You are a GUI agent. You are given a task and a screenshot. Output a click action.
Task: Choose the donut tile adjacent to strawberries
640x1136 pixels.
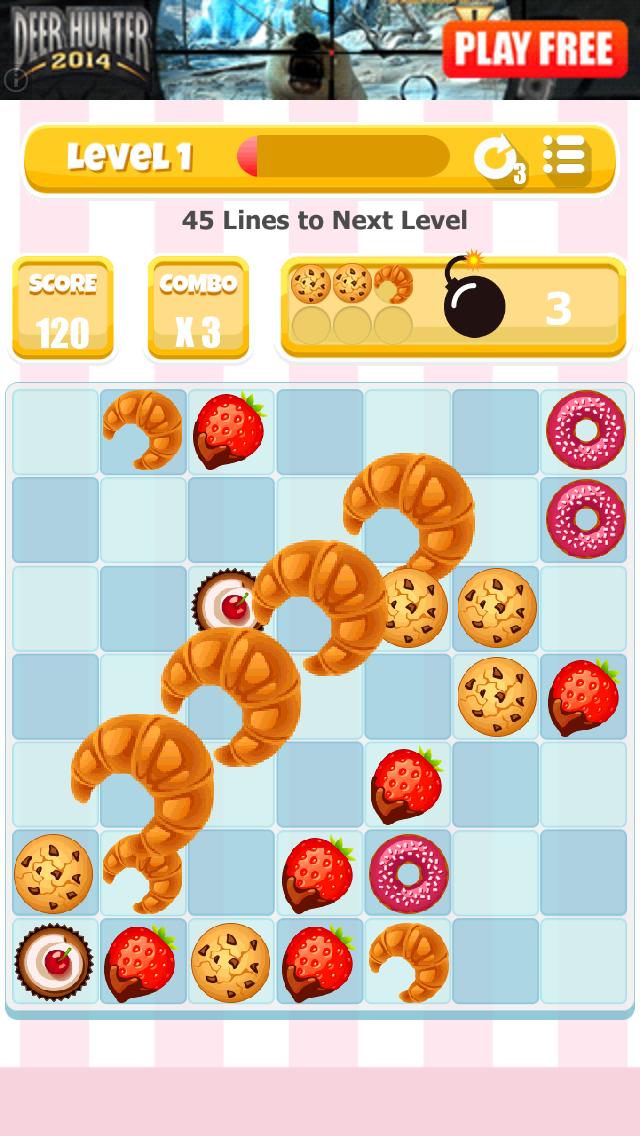pos(408,873)
